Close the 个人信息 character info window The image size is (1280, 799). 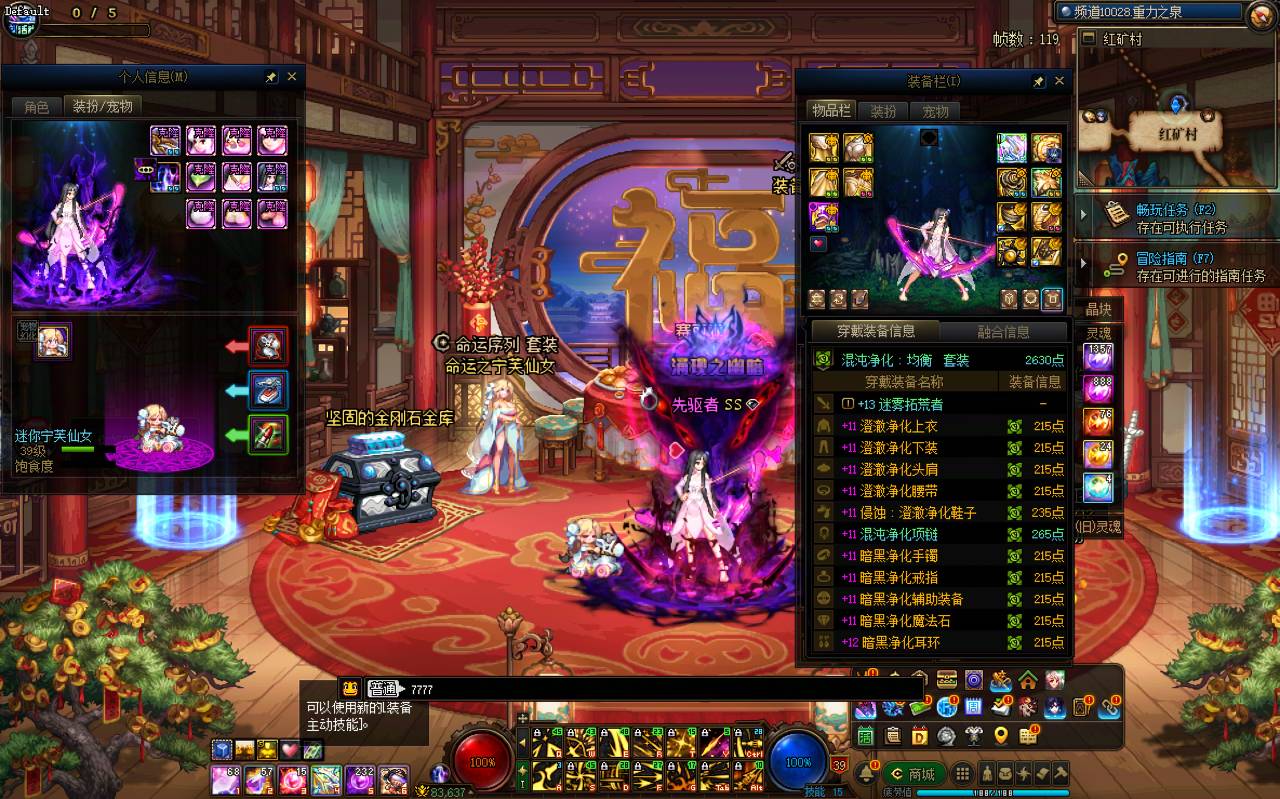click(292, 77)
